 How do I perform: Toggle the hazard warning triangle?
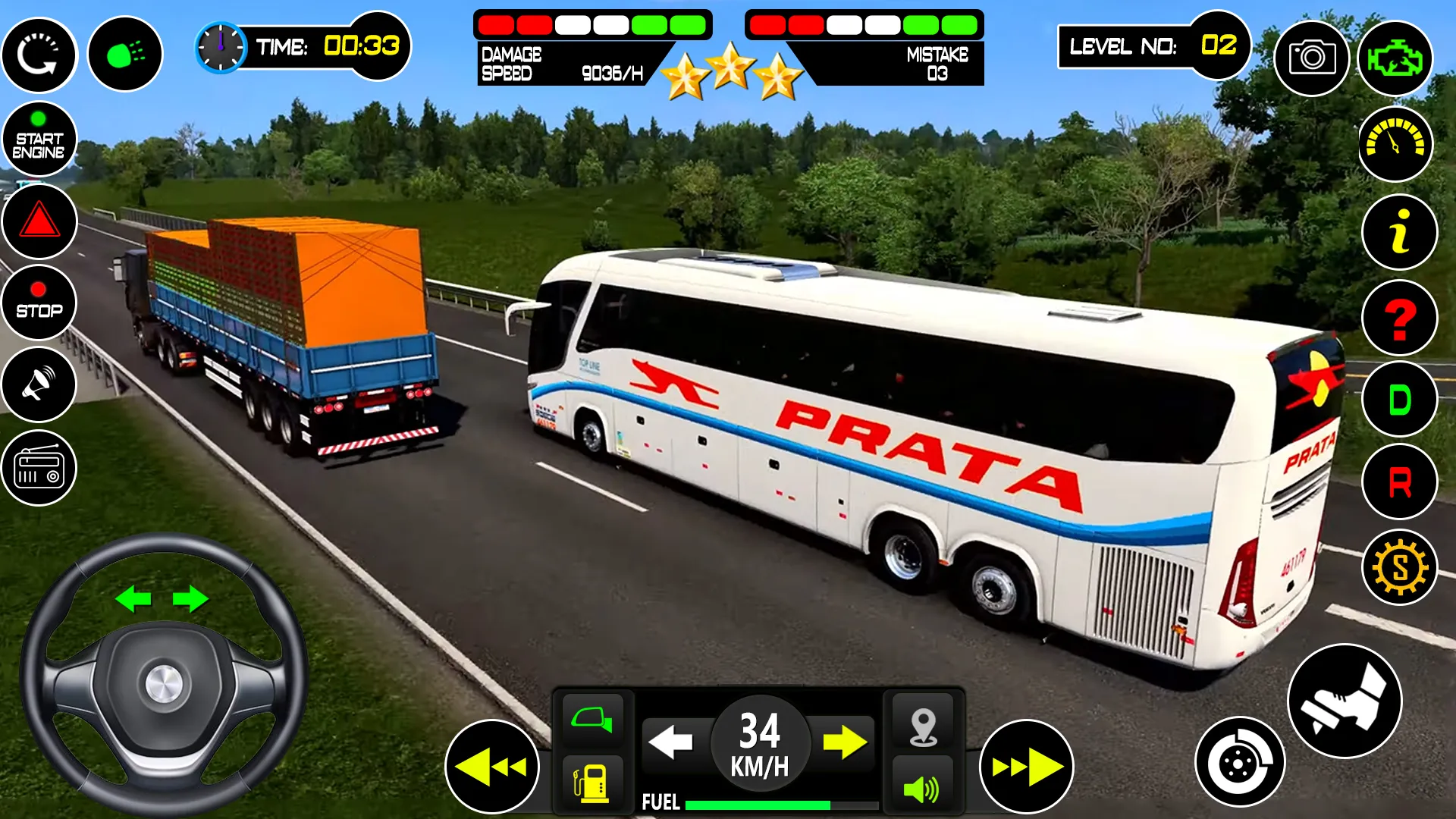coord(39,221)
